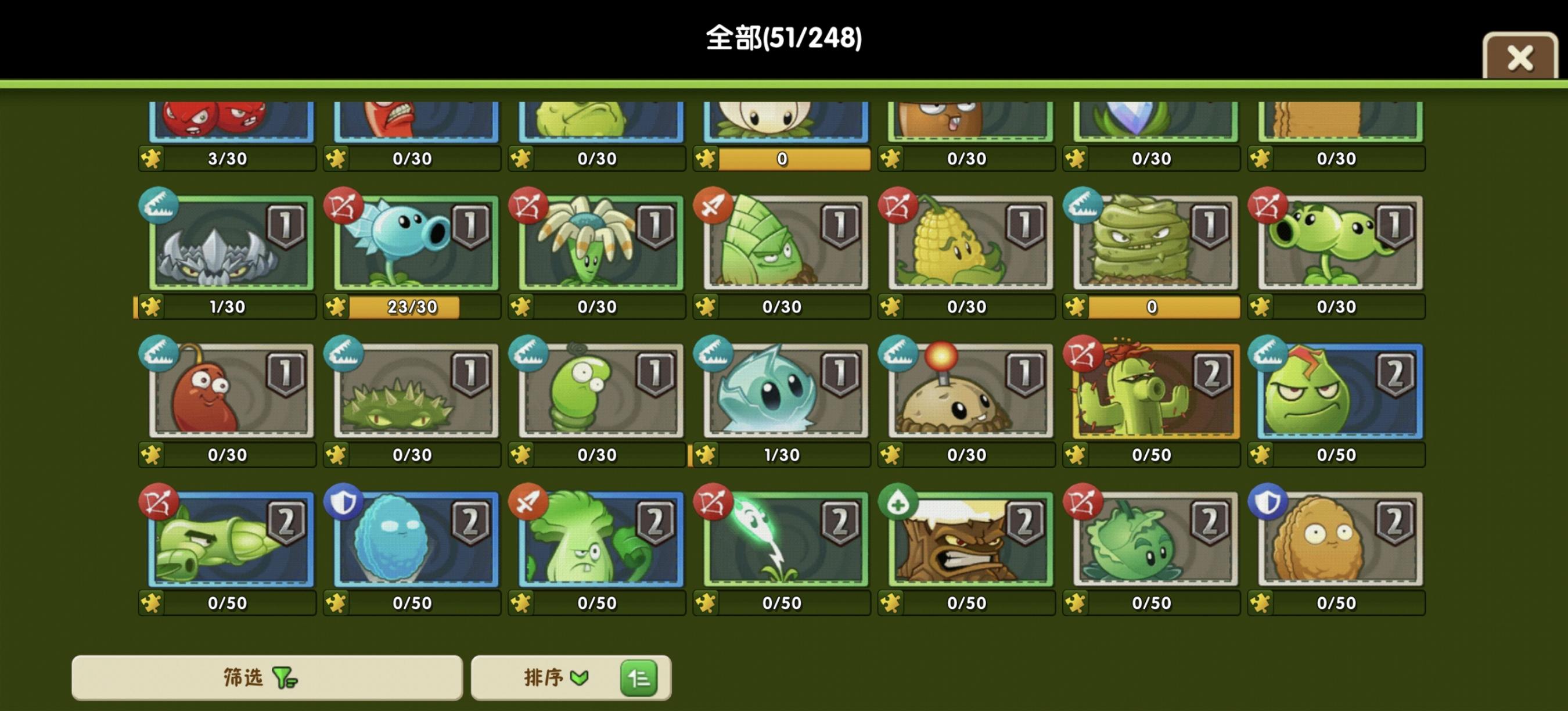
Task: Select the orange-bordered Cactus card
Action: click(x=1152, y=393)
